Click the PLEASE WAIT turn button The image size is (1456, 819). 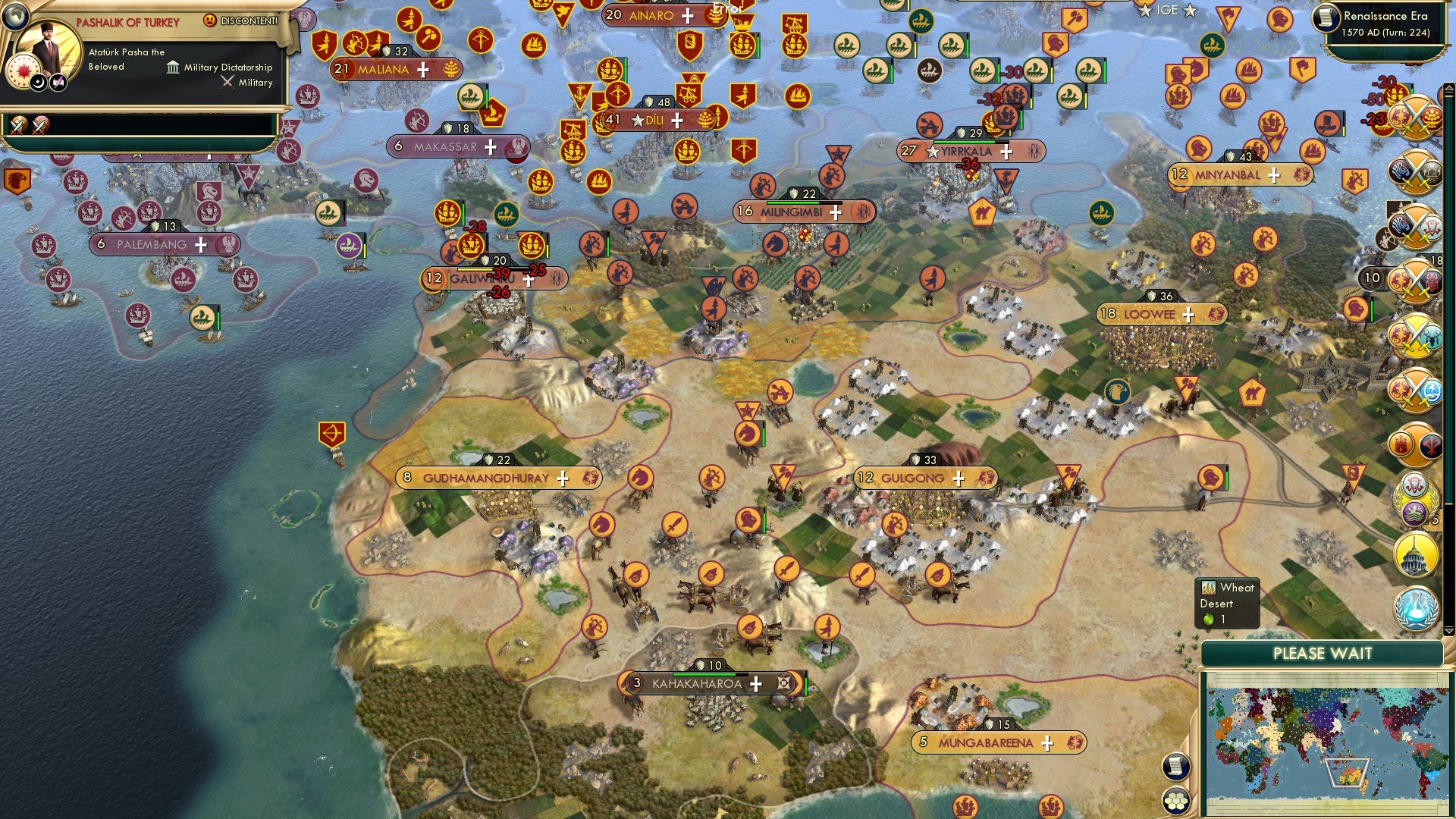pos(1323,652)
